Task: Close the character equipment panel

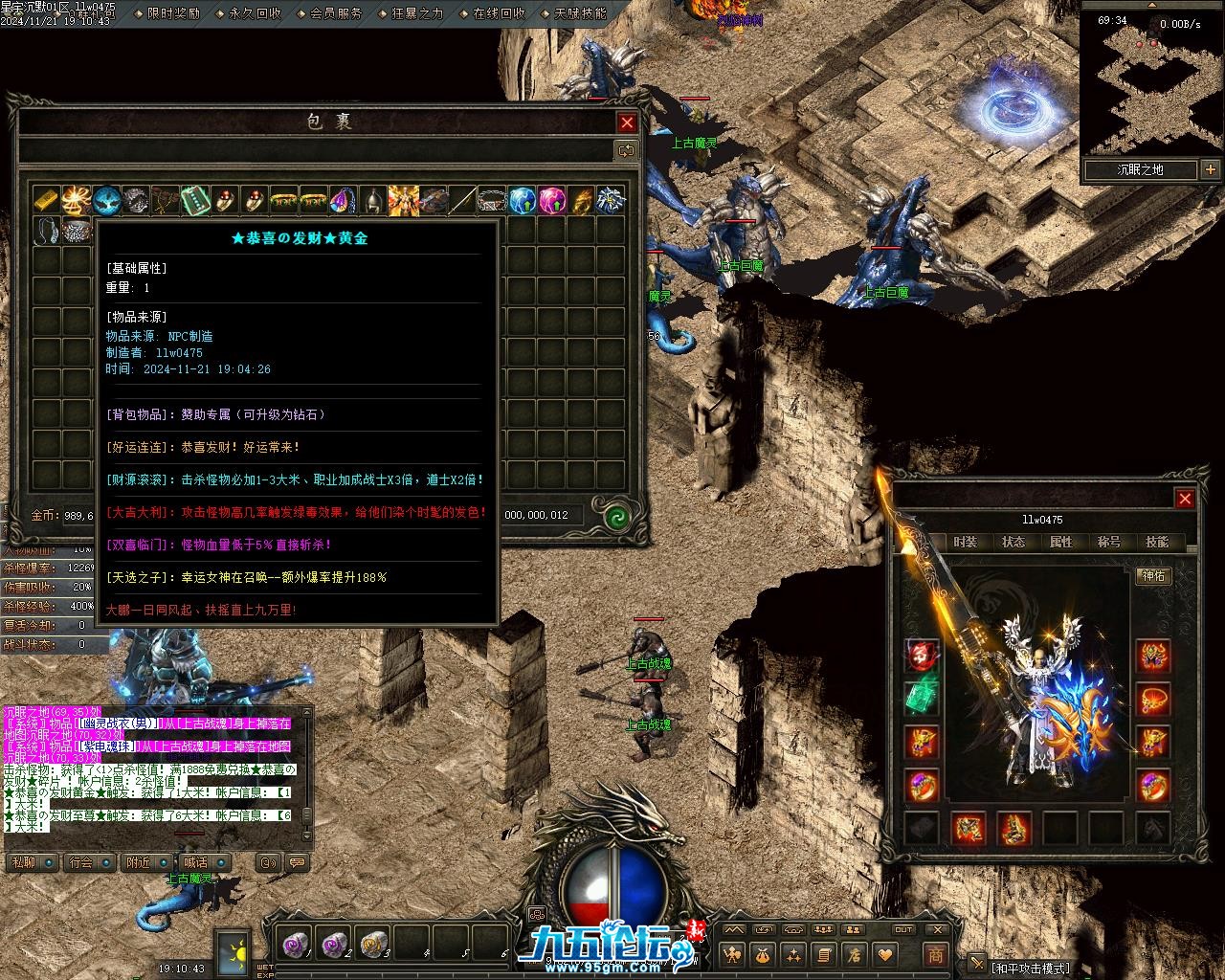Action: click(1185, 499)
